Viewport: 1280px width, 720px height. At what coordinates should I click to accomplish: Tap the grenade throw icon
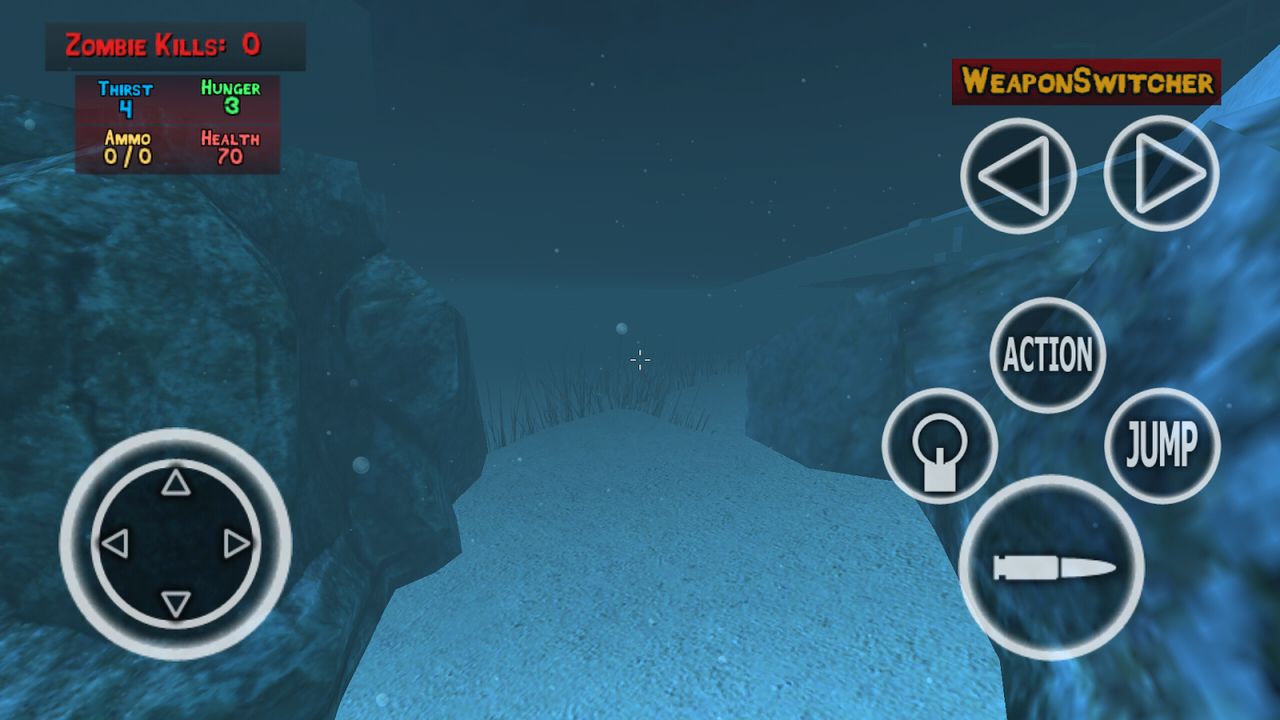(x=940, y=445)
